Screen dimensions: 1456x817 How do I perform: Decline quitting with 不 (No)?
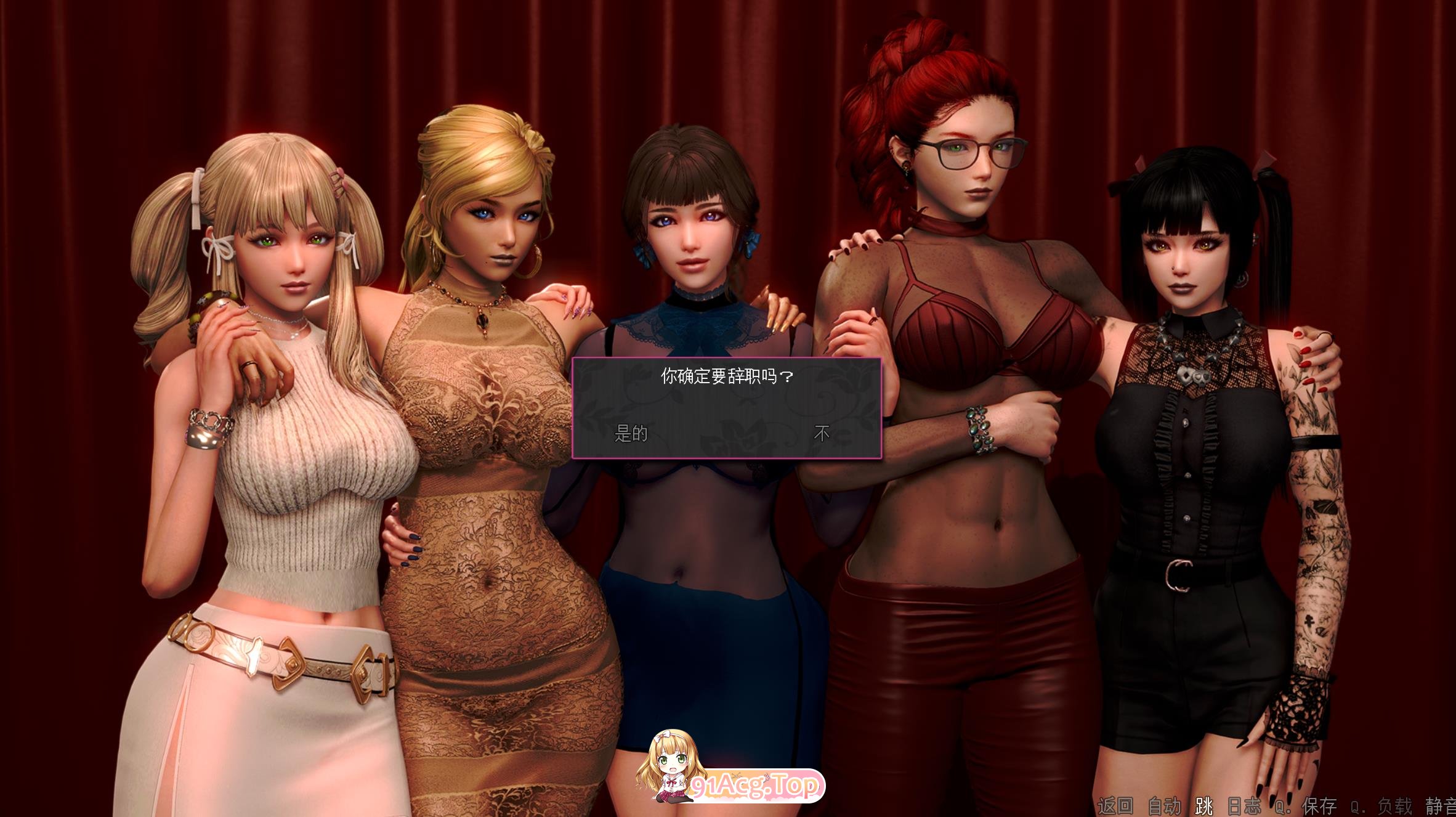coord(822,434)
